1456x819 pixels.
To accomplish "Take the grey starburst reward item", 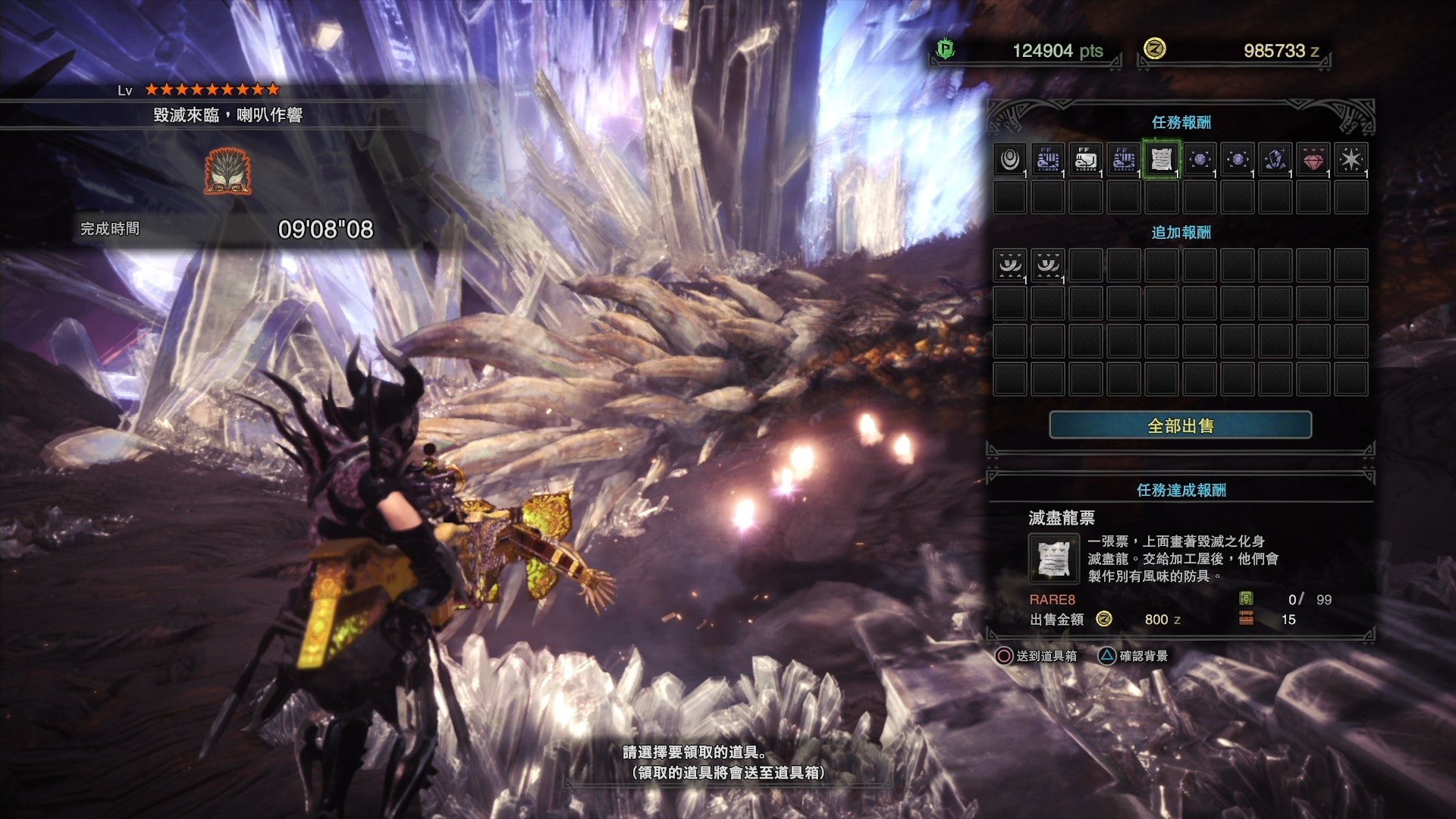I will click(x=1351, y=159).
